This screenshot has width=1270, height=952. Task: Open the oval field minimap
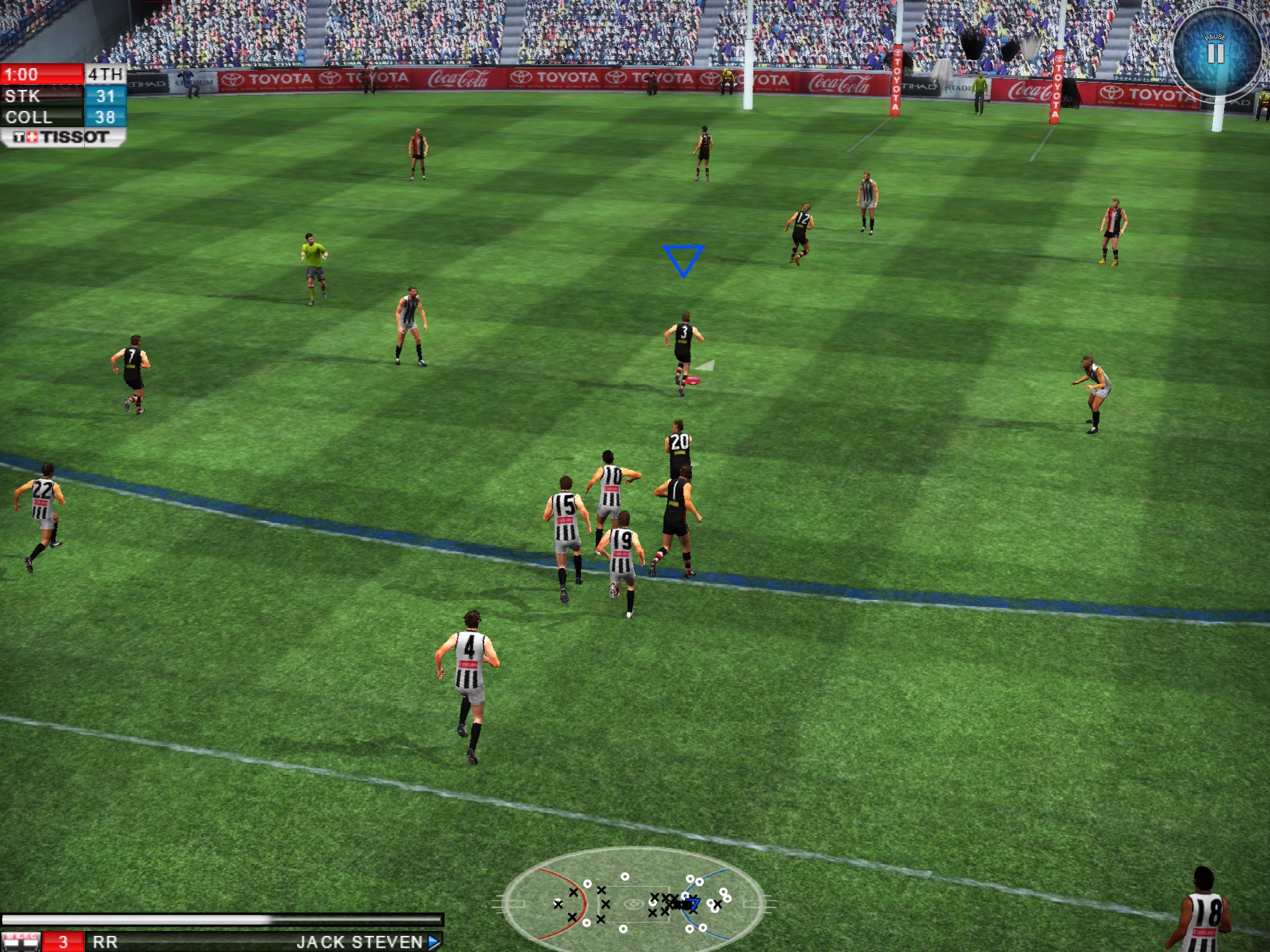point(633,902)
